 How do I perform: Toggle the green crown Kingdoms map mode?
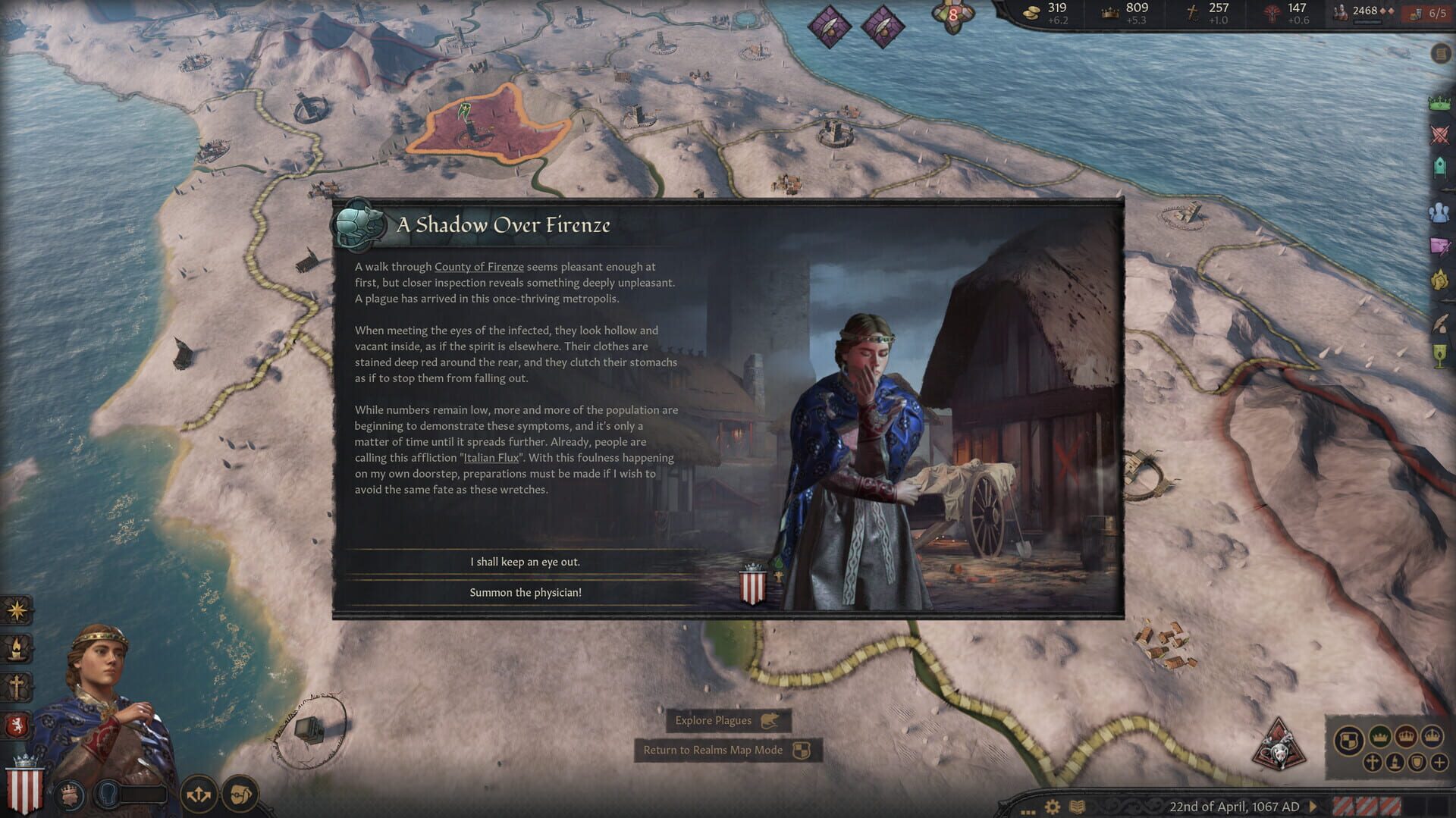pos(1379,738)
